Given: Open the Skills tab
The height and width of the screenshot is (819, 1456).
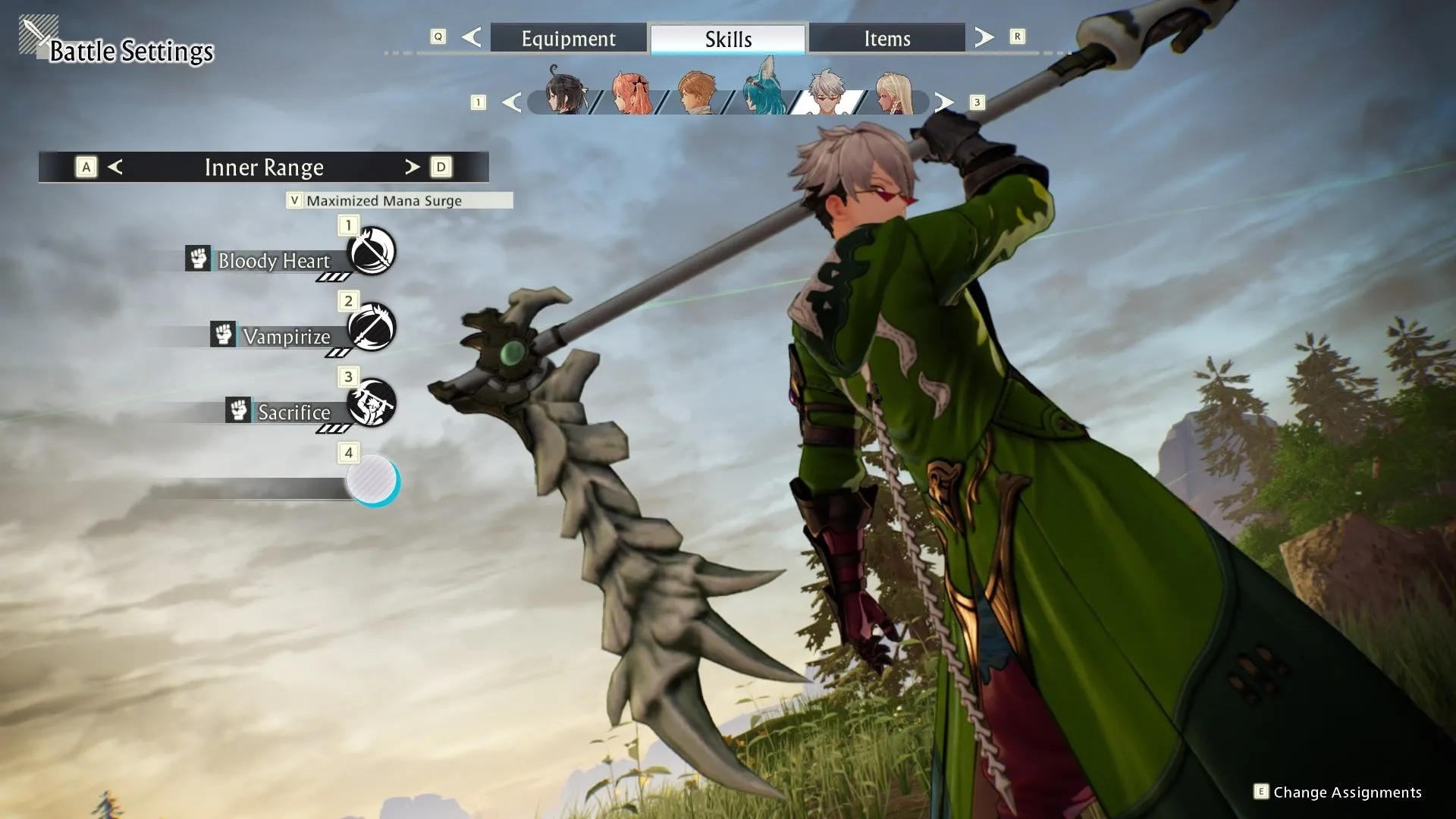Looking at the screenshot, I should [x=728, y=39].
